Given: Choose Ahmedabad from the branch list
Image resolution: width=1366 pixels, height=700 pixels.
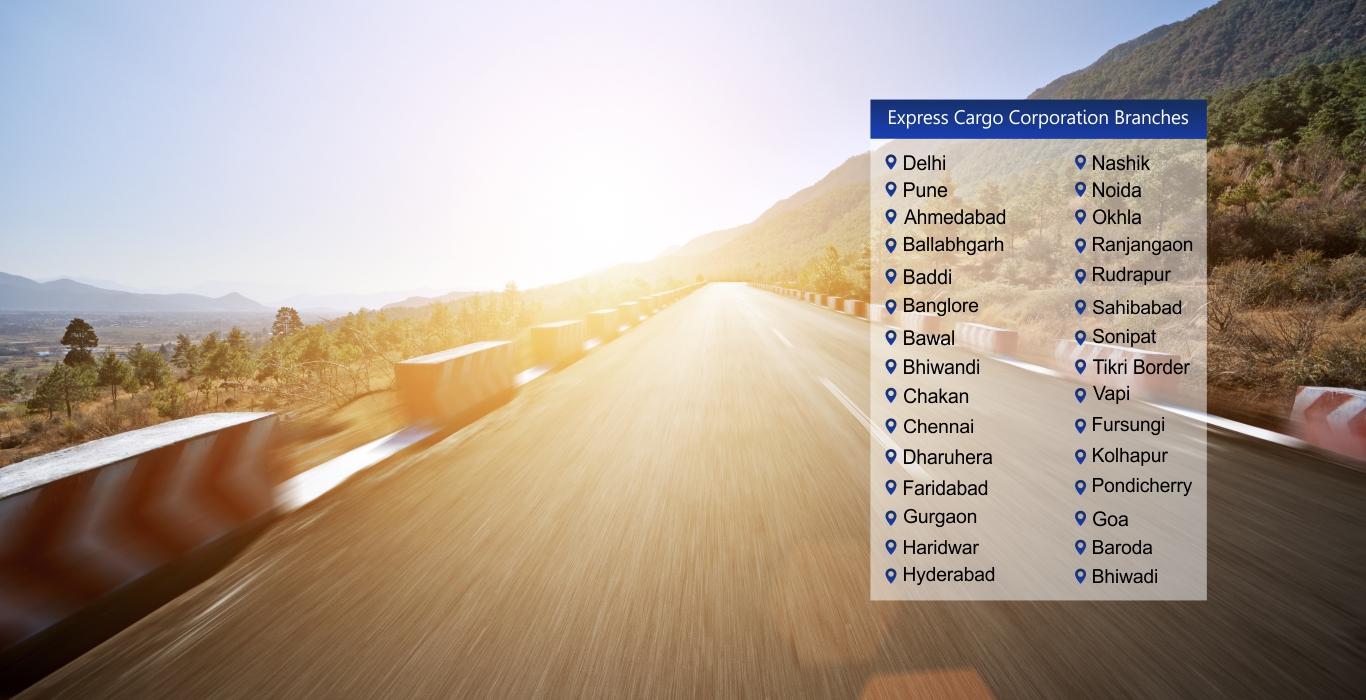Looking at the screenshot, I should click(x=954, y=217).
